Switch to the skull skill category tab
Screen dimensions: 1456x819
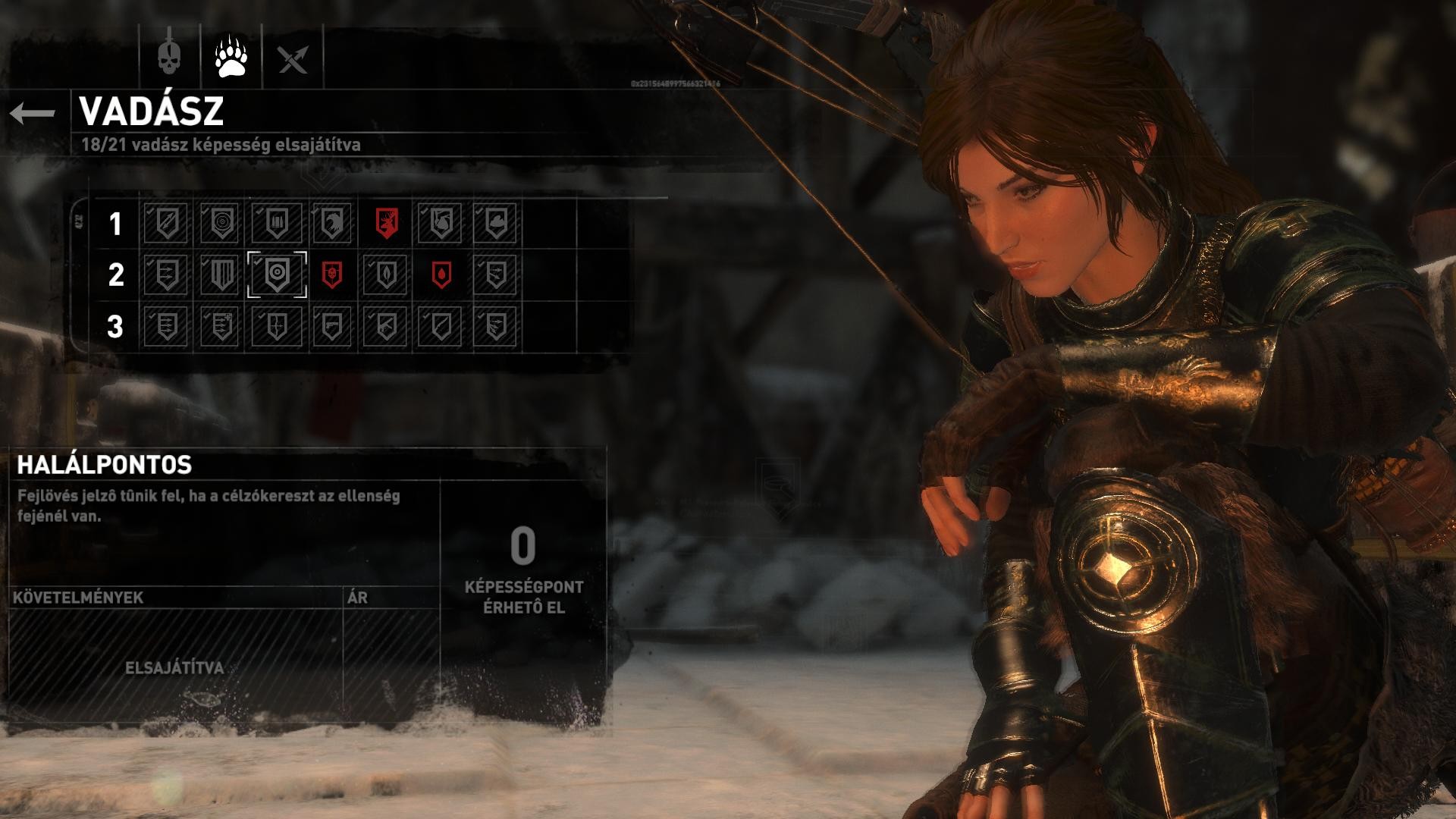click(x=170, y=56)
